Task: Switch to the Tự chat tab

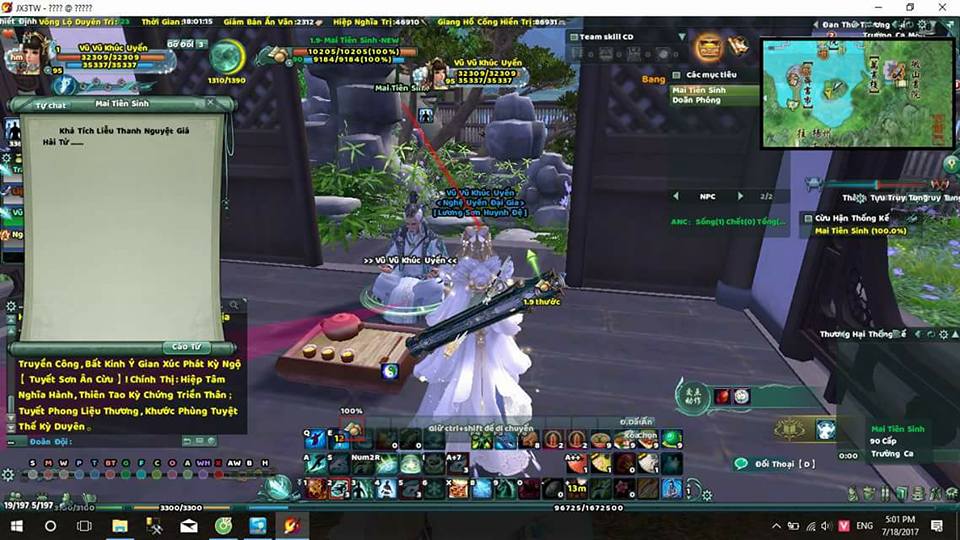Action: [x=50, y=104]
